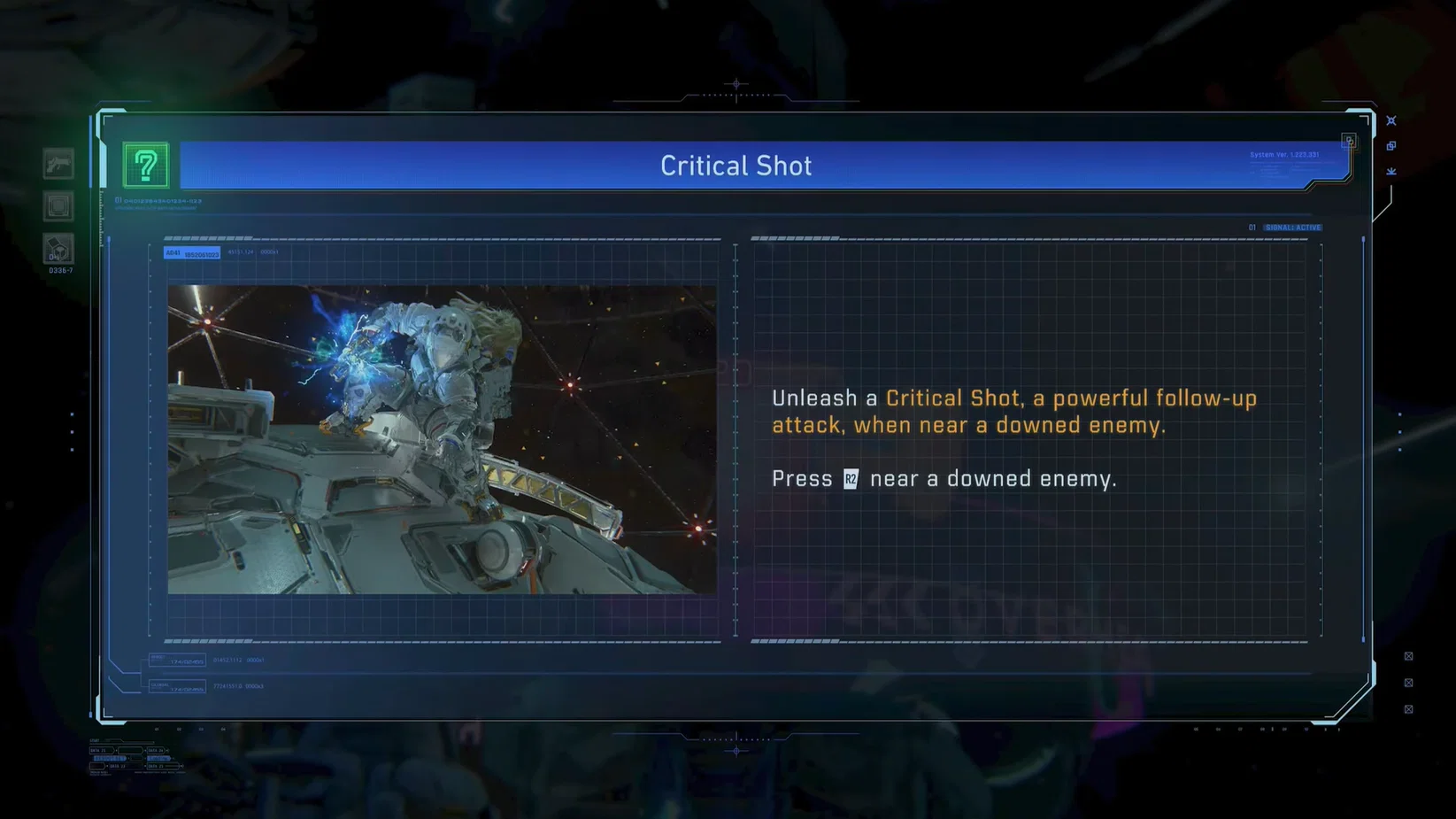The height and width of the screenshot is (819, 1456).
Task: Select the duplicate-window icon on the right edge
Action: [x=1392, y=145]
